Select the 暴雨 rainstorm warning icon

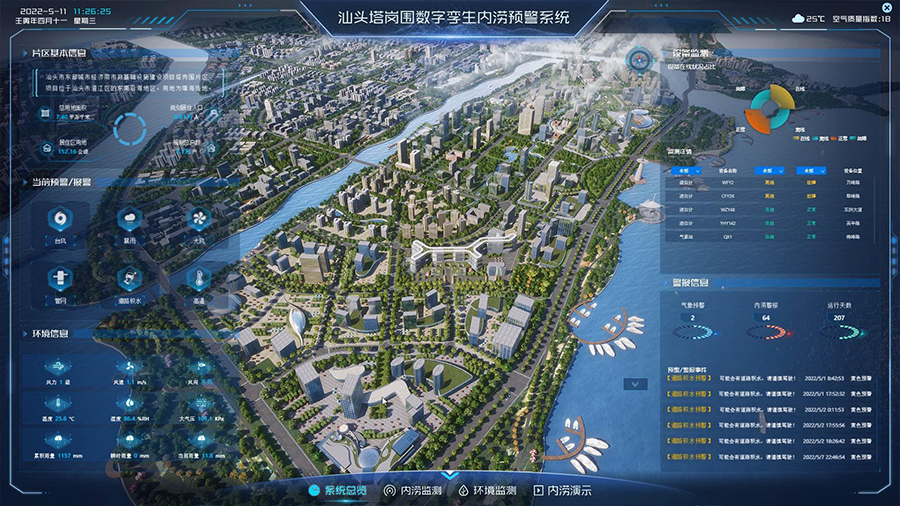(x=129, y=220)
